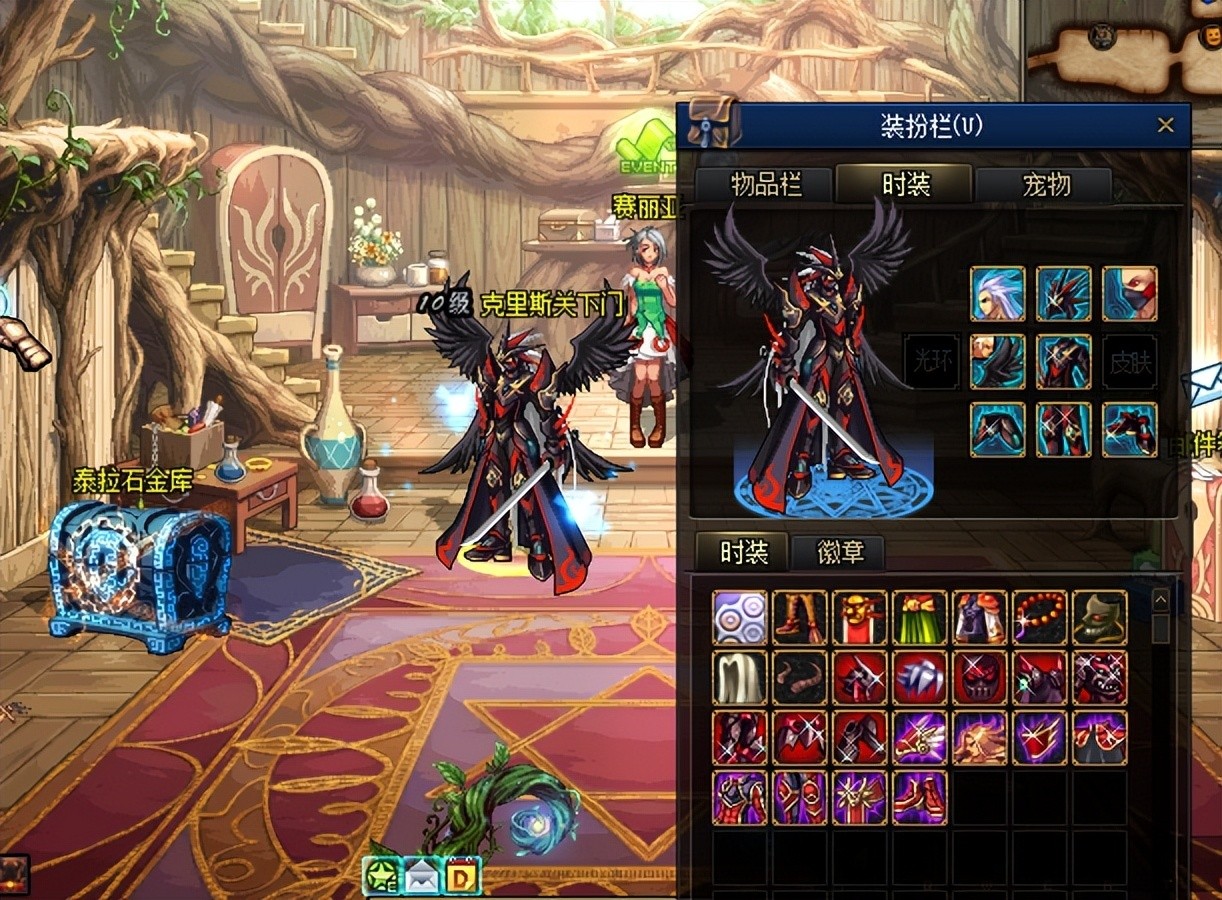This screenshot has height=900, width=1222.
Task: Choose the red skull mask item
Action: pyautogui.click(x=980, y=678)
